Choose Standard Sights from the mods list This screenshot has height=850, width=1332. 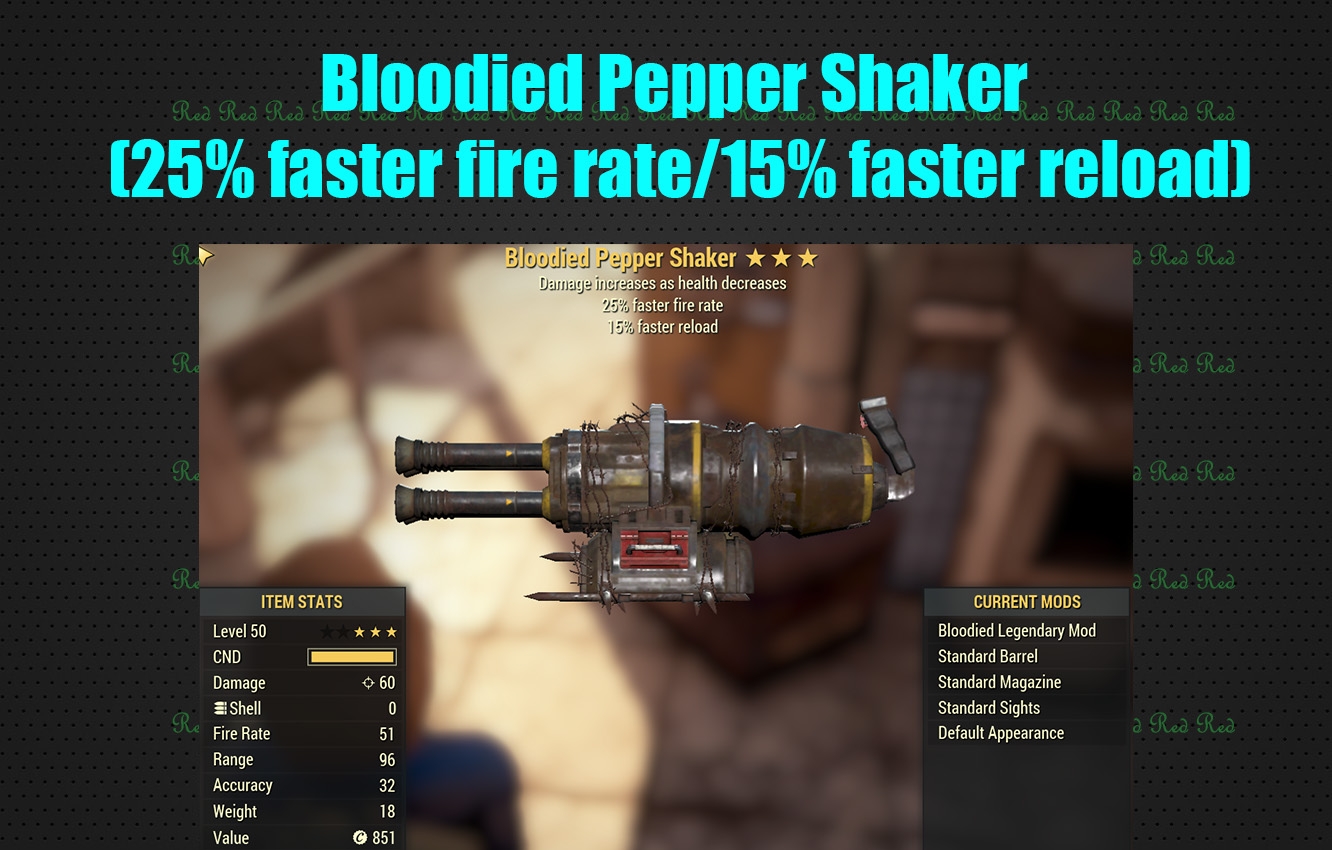pos(989,707)
